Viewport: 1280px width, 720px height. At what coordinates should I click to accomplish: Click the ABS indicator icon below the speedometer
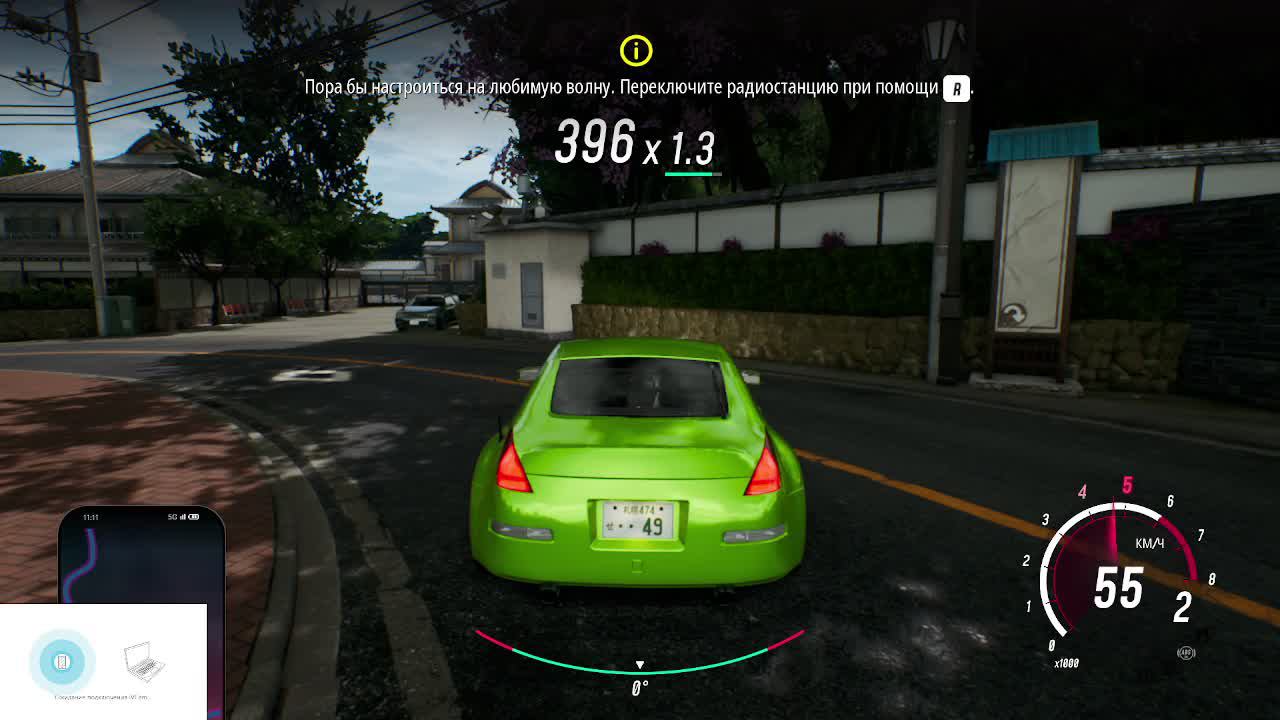(1187, 653)
